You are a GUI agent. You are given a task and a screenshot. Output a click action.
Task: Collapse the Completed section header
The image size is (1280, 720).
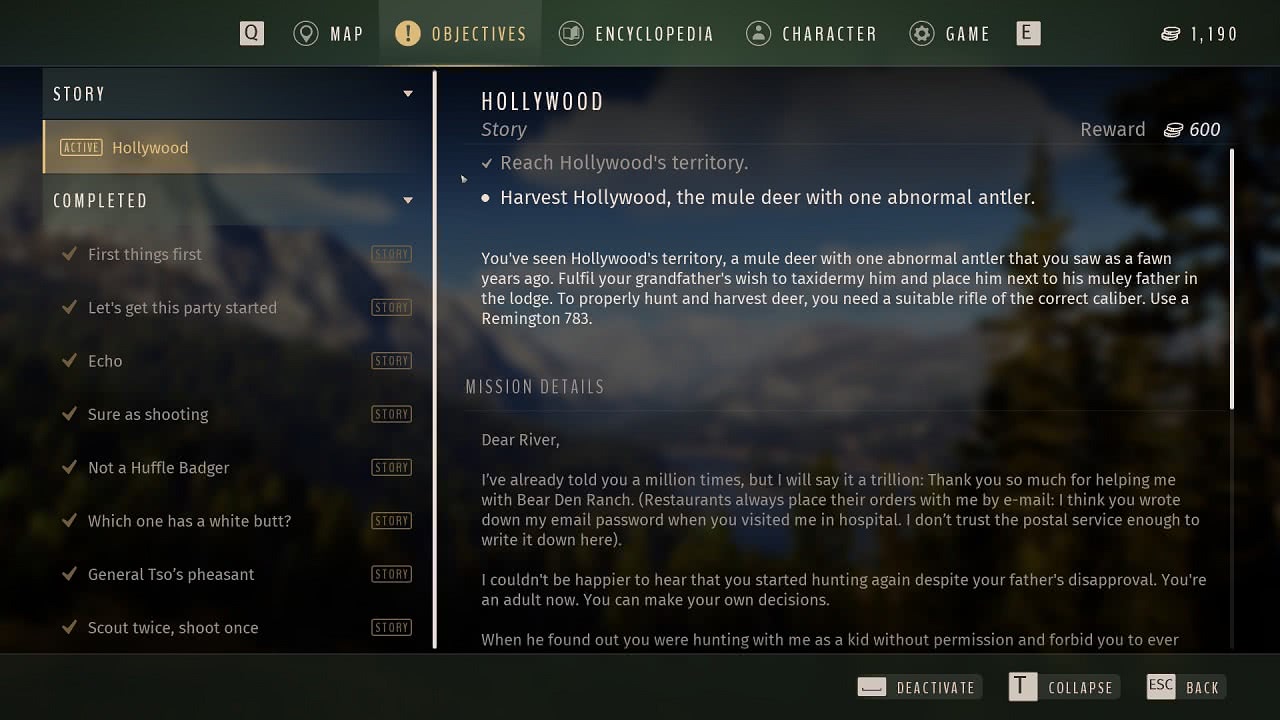tap(234, 201)
